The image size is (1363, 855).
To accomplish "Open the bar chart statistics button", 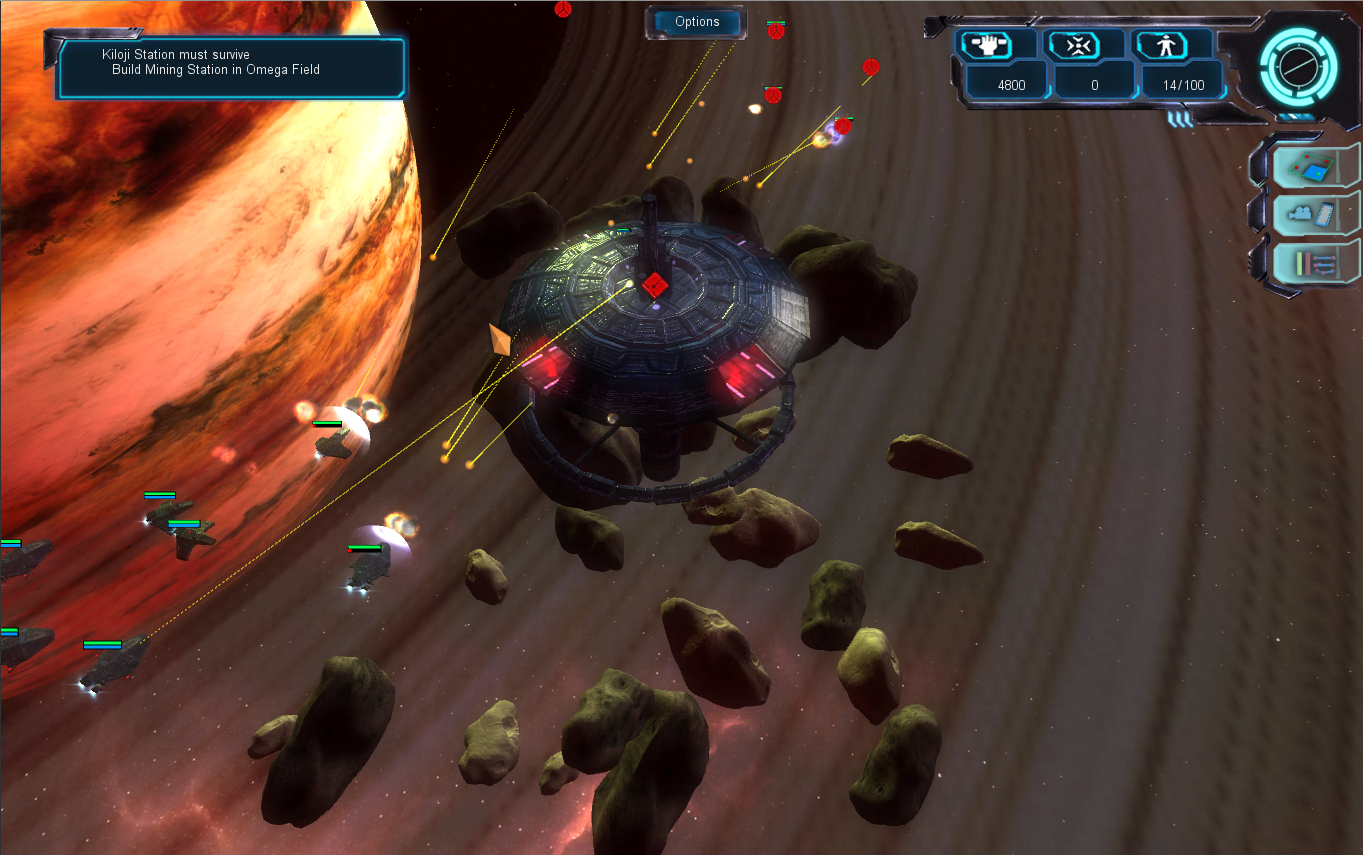I will point(1312,263).
